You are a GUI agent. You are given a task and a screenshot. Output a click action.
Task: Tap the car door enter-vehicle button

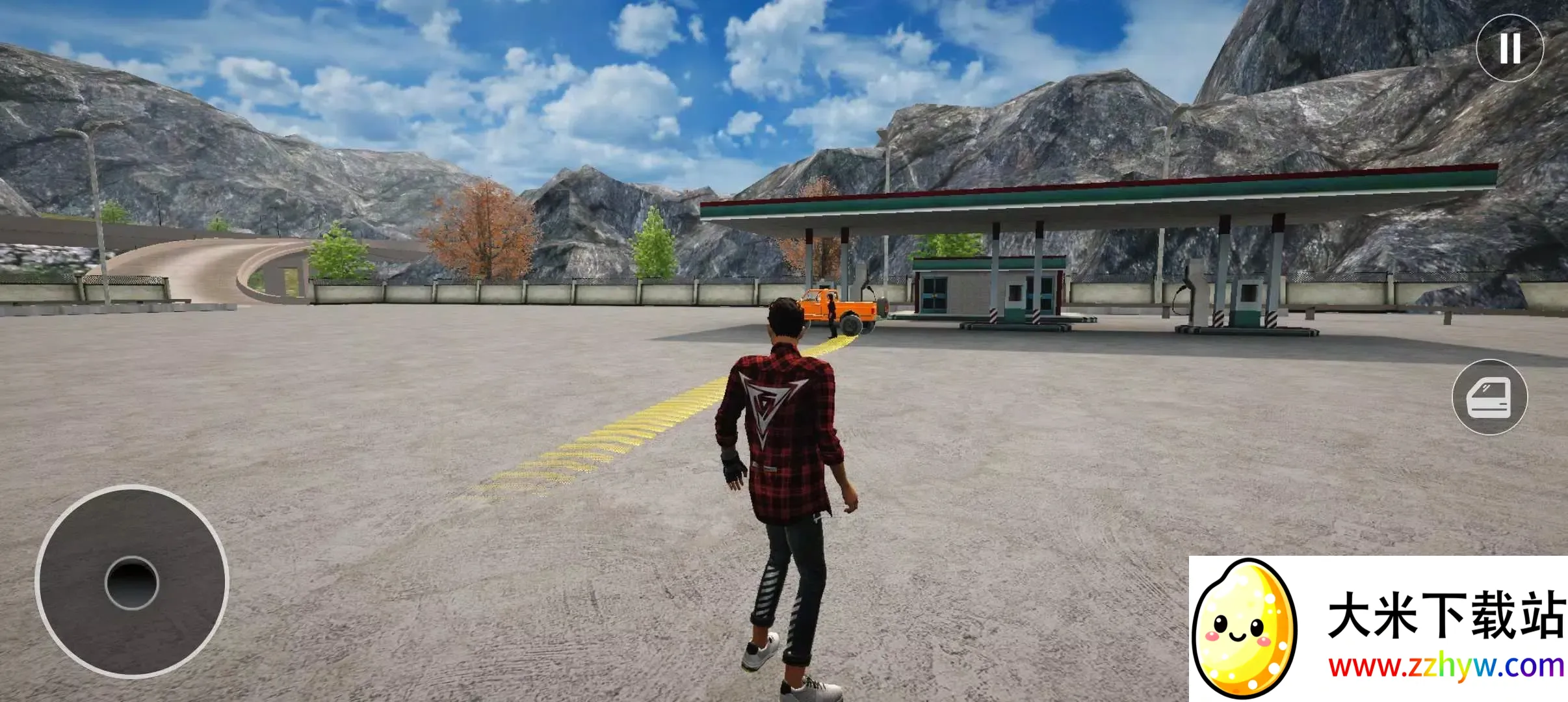1489,397
